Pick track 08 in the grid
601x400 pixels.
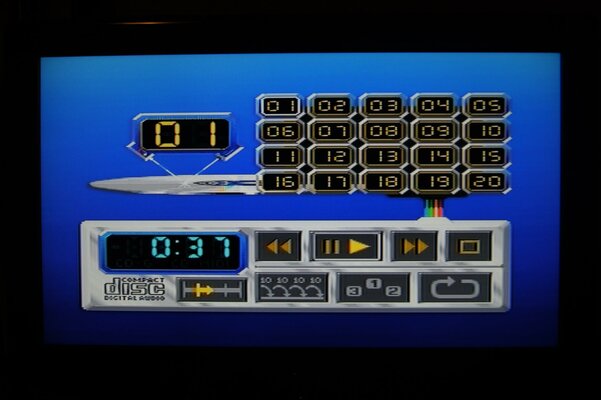382,131
